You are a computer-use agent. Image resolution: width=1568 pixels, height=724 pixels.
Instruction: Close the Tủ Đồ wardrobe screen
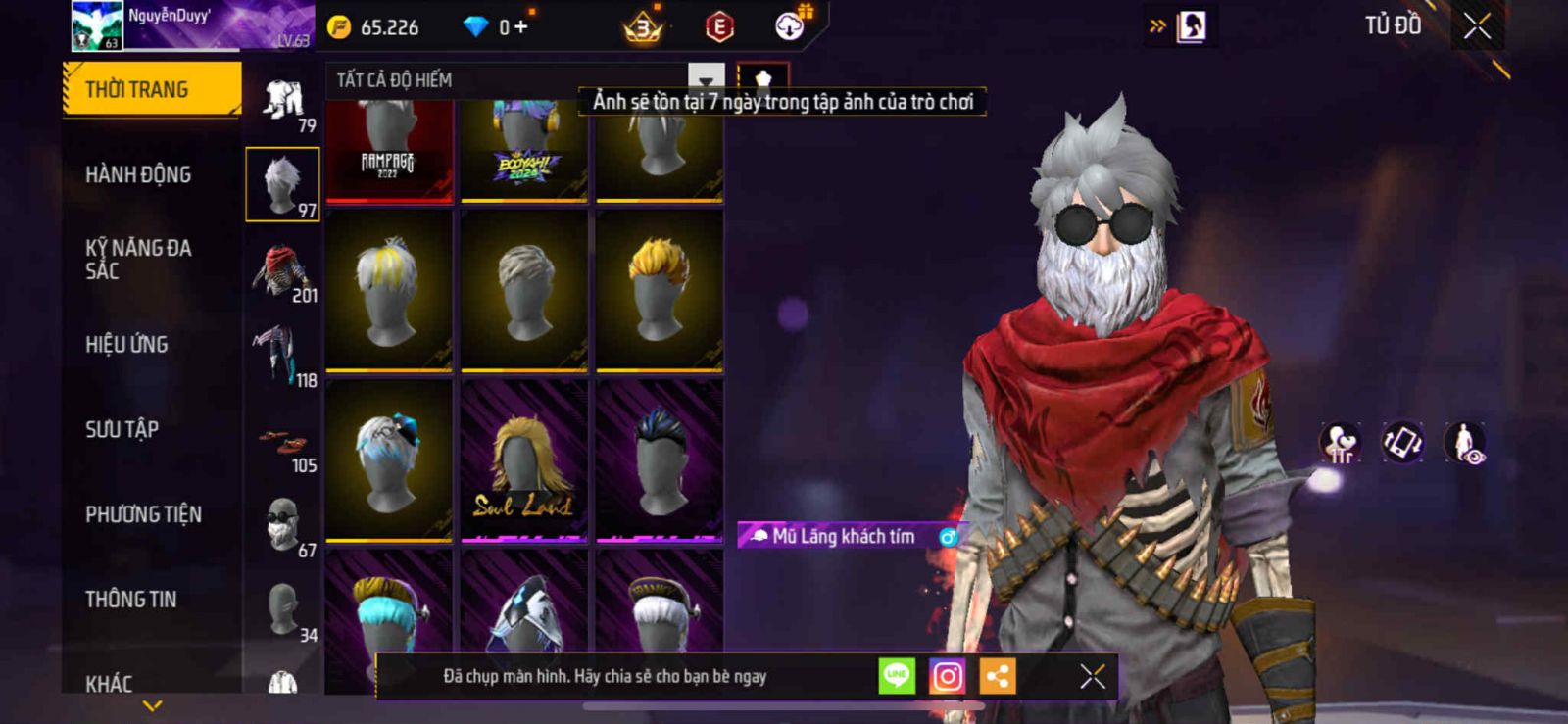(x=1477, y=26)
